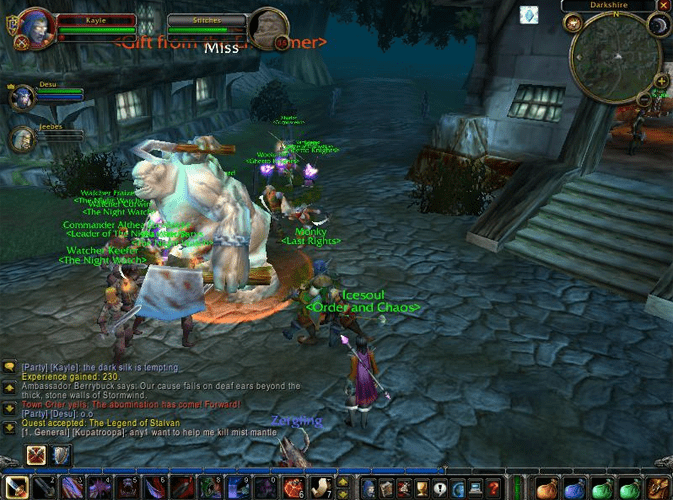The width and height of the screenshot is (673, 500).
Task: Zoom in the minimap with plus button
Action: [661, 80]
